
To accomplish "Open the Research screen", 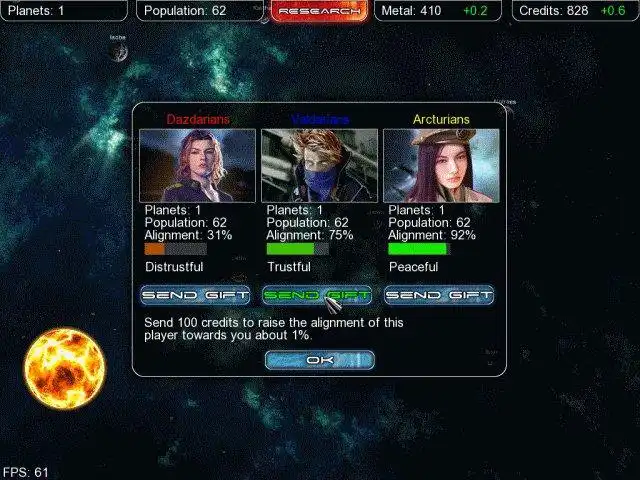I will pos(318,11).
